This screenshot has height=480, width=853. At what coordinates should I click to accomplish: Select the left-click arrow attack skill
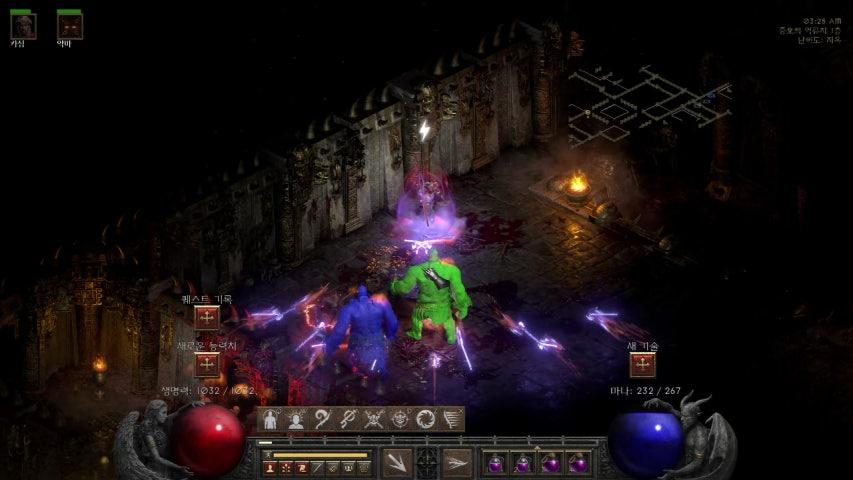pos(397,462)
